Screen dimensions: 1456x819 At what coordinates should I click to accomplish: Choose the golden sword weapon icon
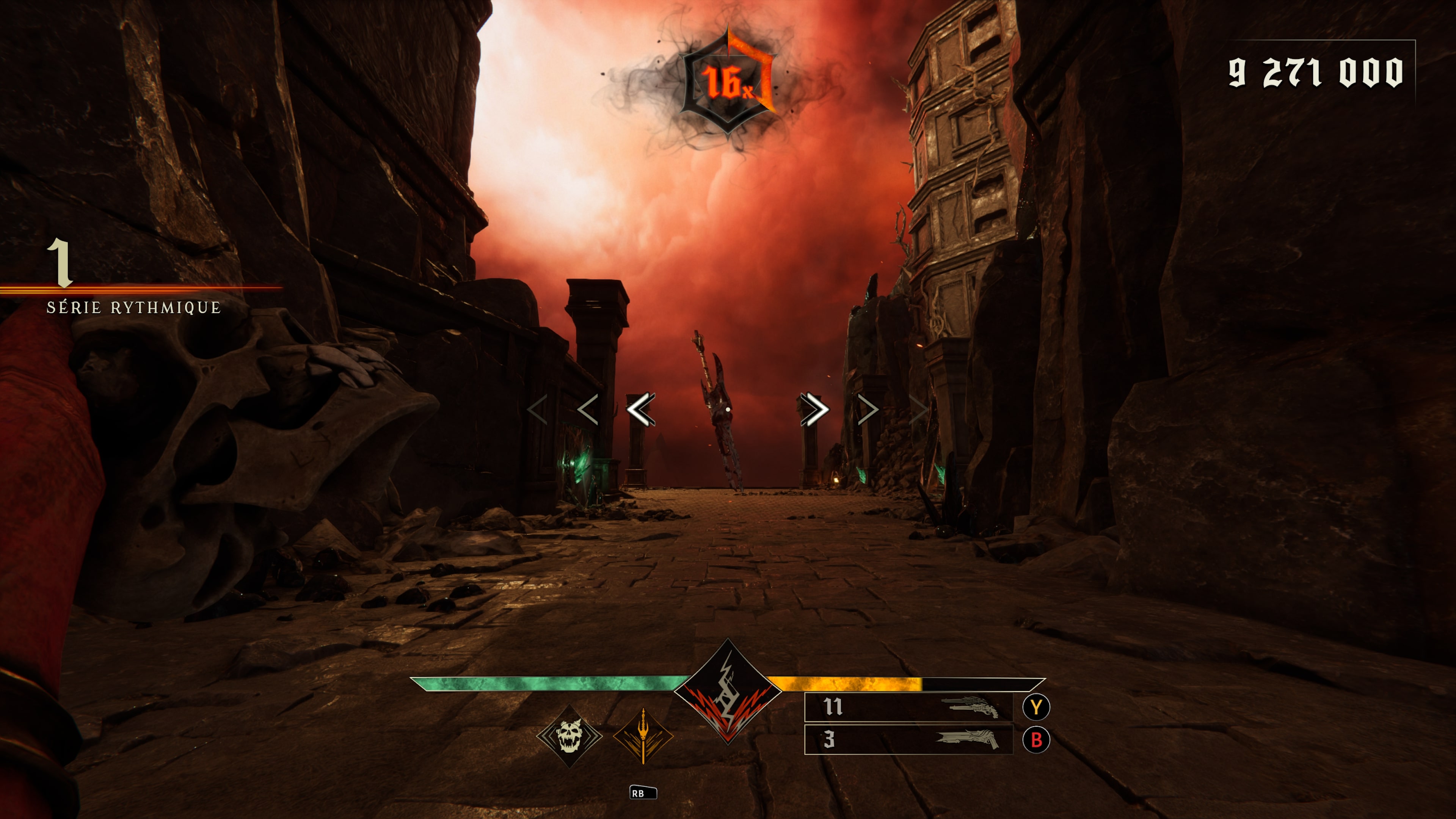tap(643, 736)
